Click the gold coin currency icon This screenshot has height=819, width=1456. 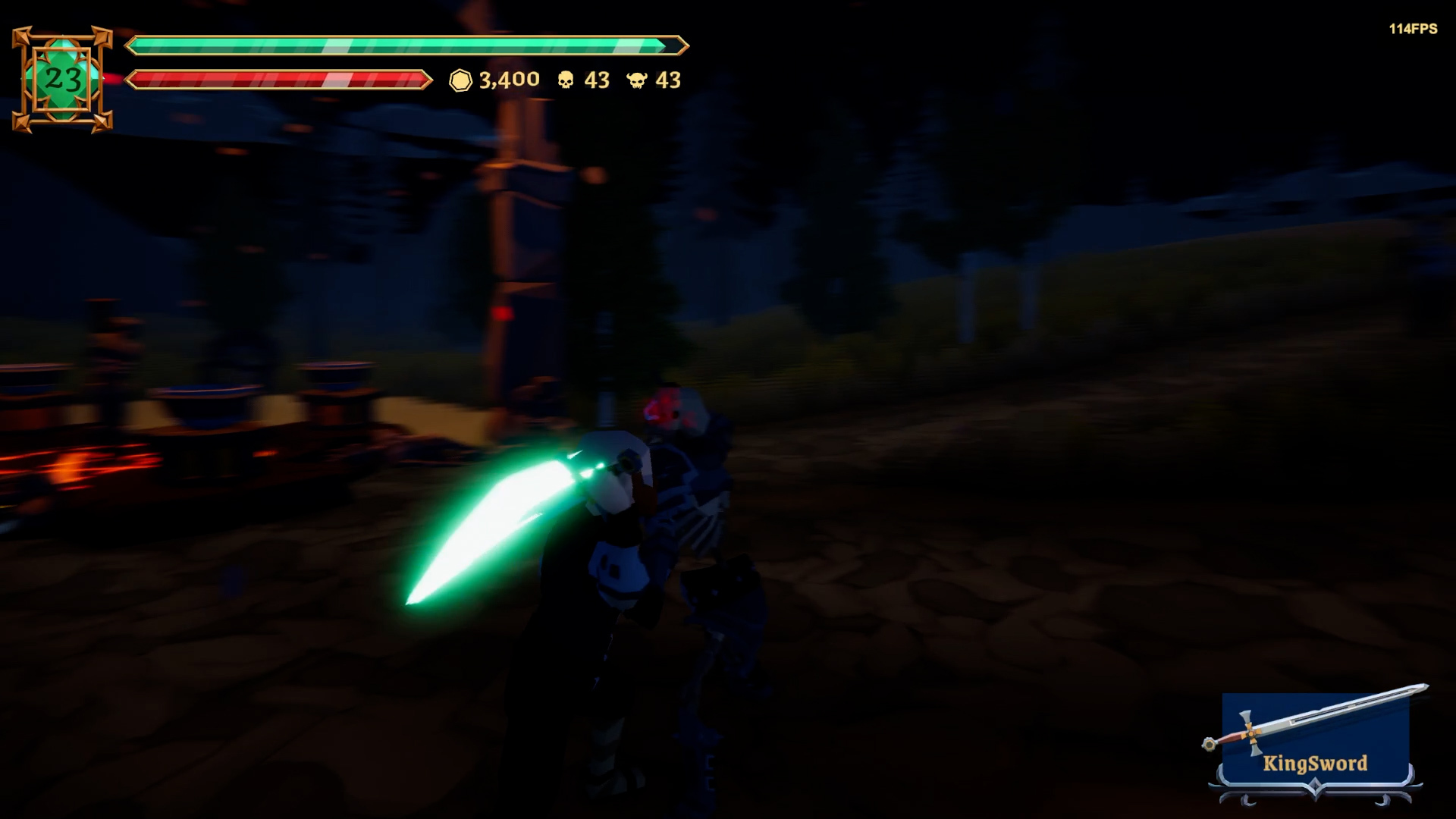click(460, 80)
